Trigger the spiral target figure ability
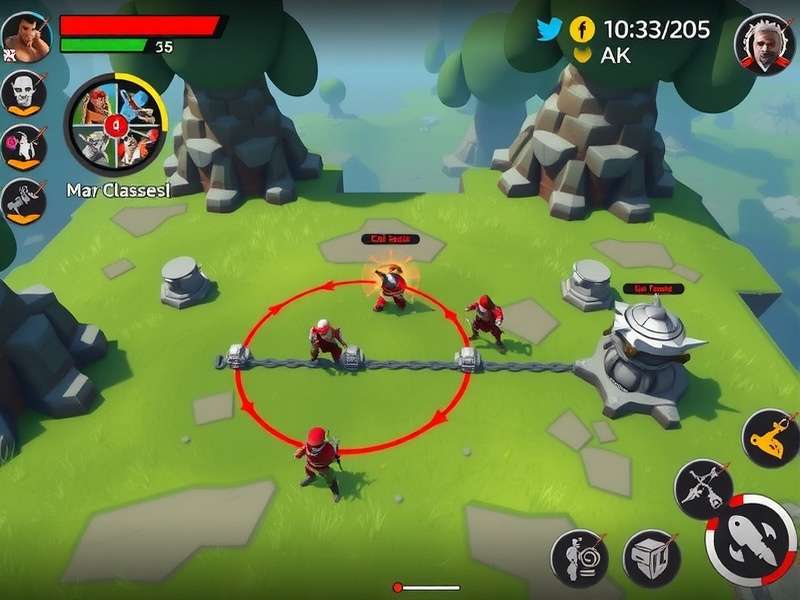This screenshot has height=600, width=800. point(579,558)
